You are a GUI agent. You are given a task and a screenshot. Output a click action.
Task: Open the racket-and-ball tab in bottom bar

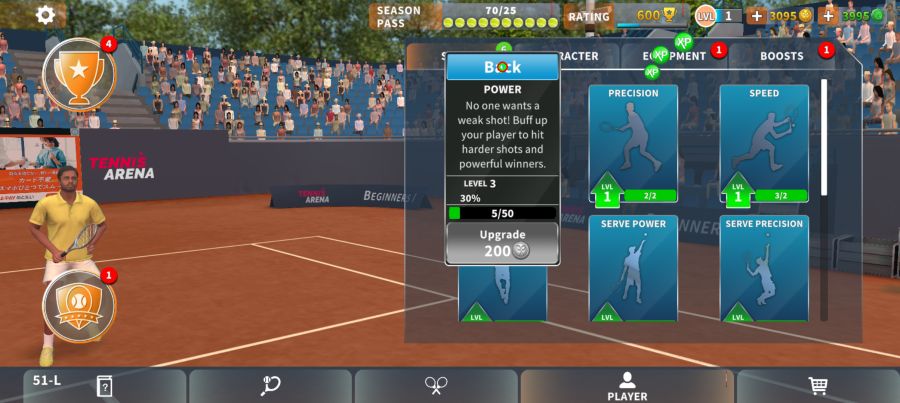point(270,386)
